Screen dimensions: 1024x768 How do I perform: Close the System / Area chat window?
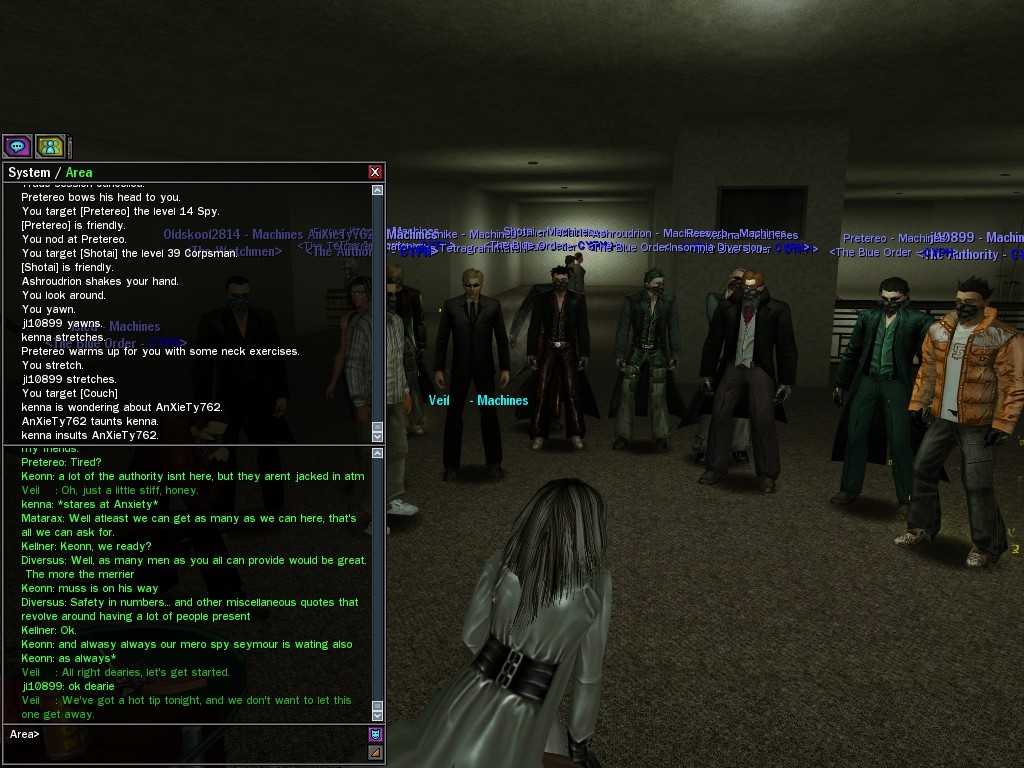point(375,172)
